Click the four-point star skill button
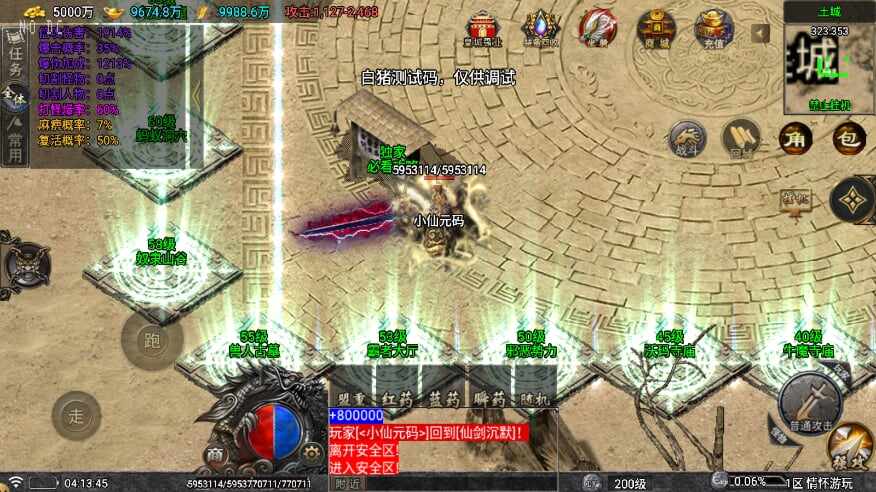876x492 pixels. click(x=853, y=202)
